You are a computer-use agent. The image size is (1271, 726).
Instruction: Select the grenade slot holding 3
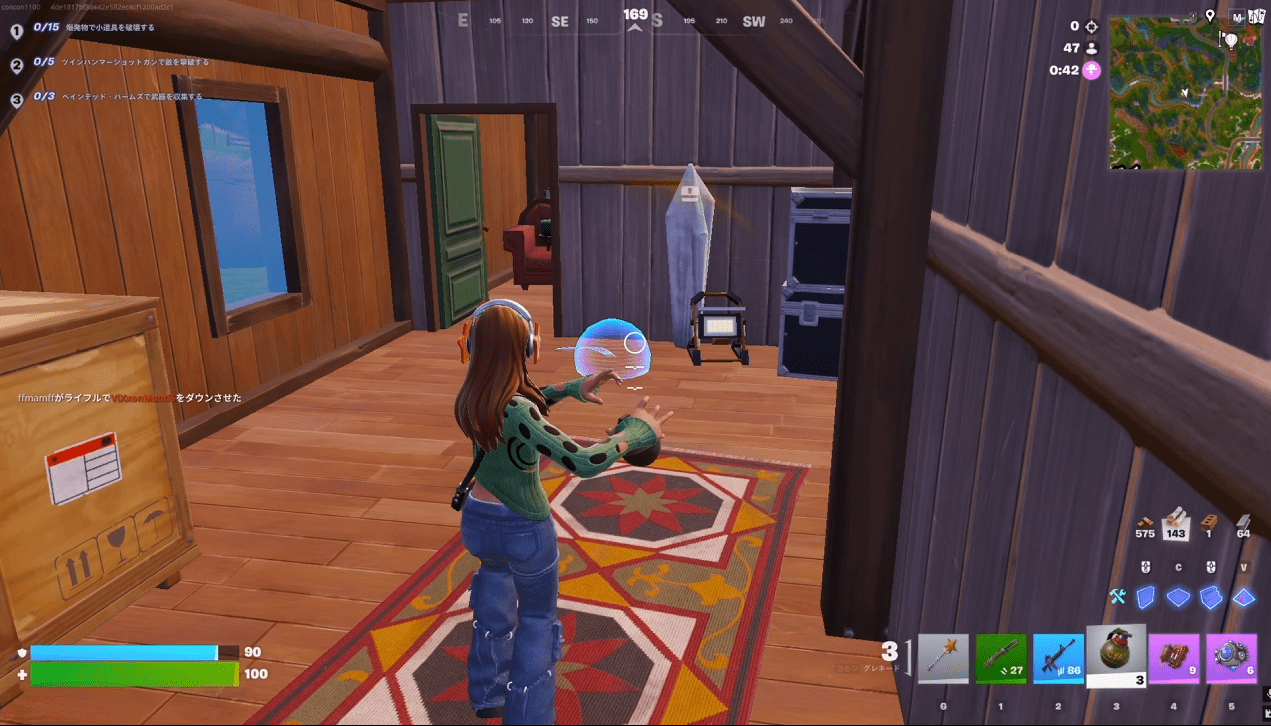pyautogui.click(x=1116, y=656)
